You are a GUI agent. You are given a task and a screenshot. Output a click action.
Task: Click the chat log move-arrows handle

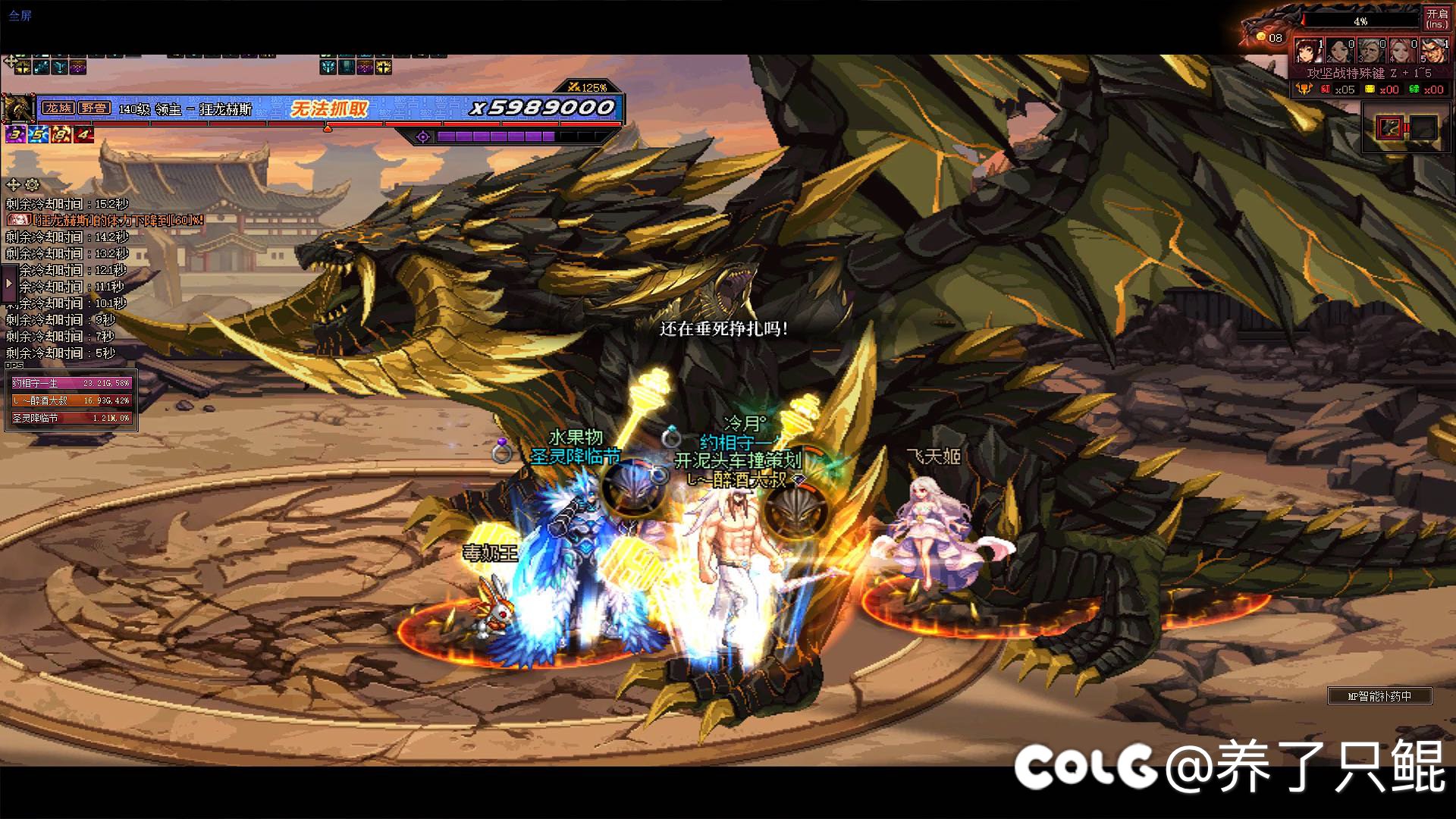[x=13, y=184]
